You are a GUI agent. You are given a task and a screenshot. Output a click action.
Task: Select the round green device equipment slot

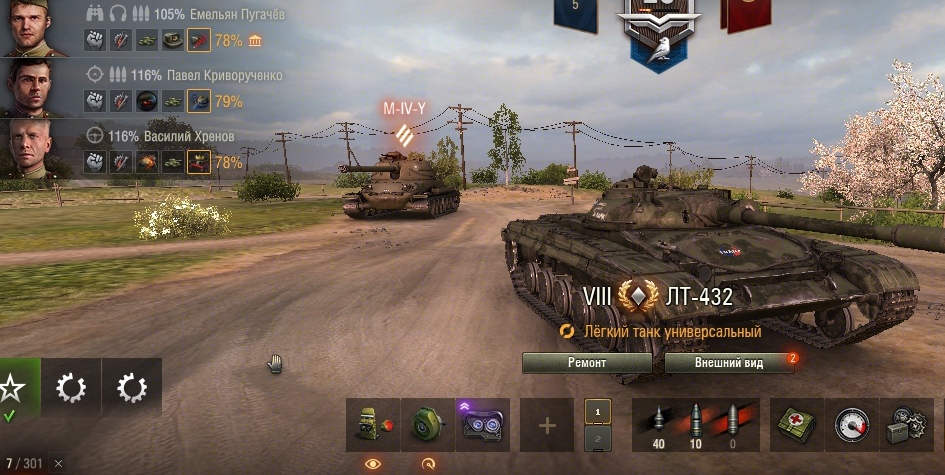(x=428, y=425)
